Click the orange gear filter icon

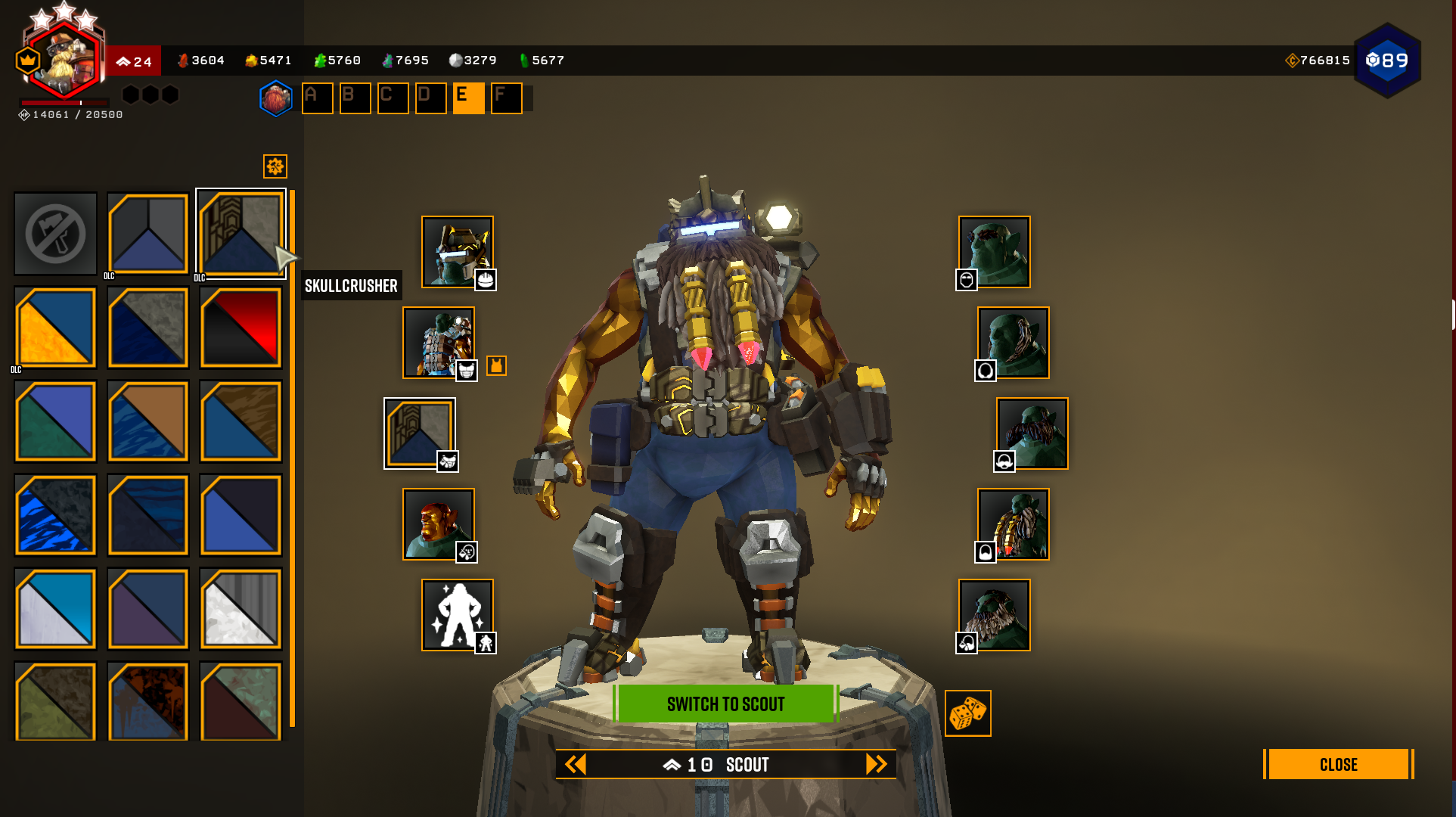coord(275,166)
